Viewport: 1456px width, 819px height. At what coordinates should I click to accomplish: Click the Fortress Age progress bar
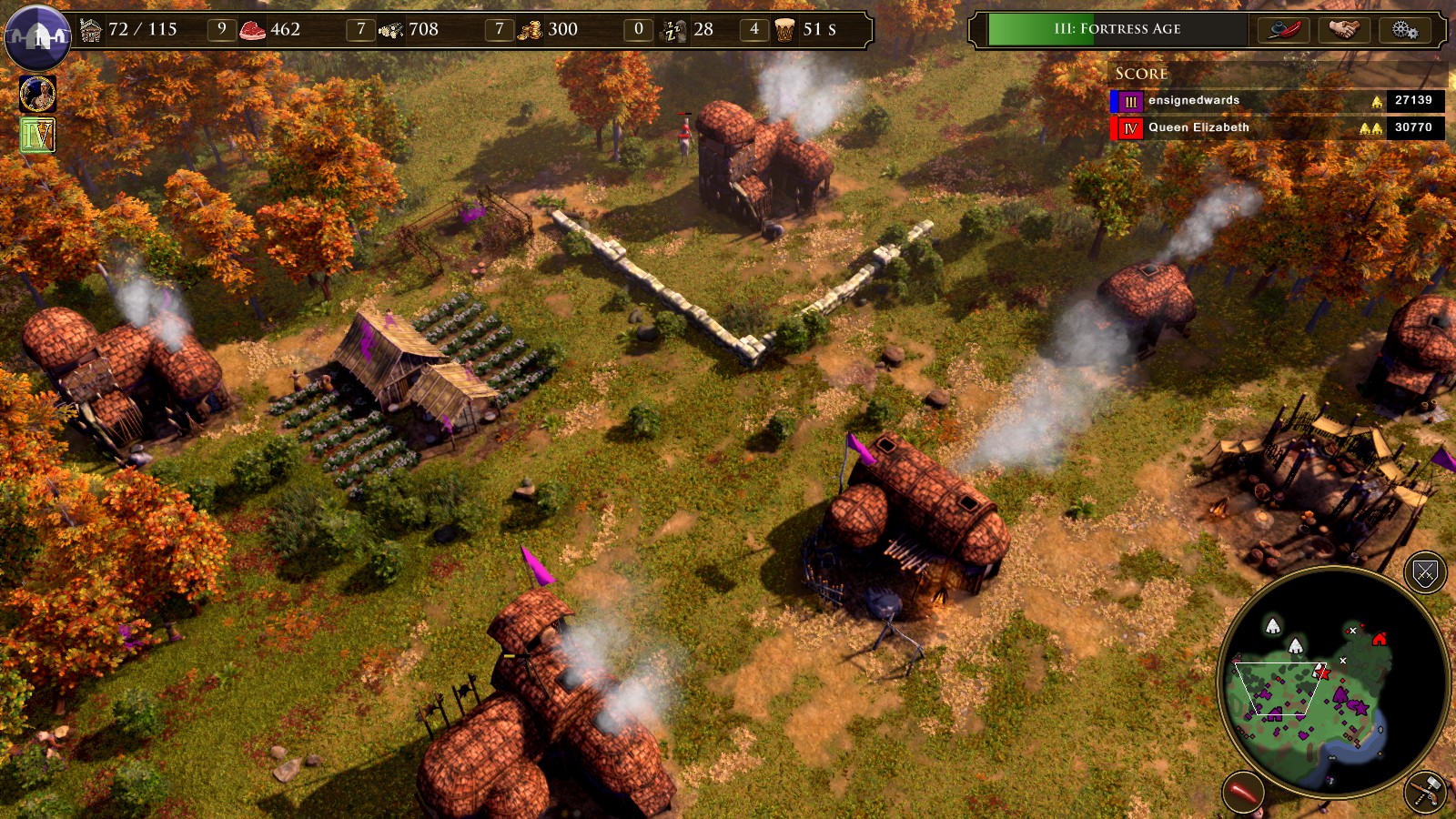pyautogui.click(x=1117, y=29)
